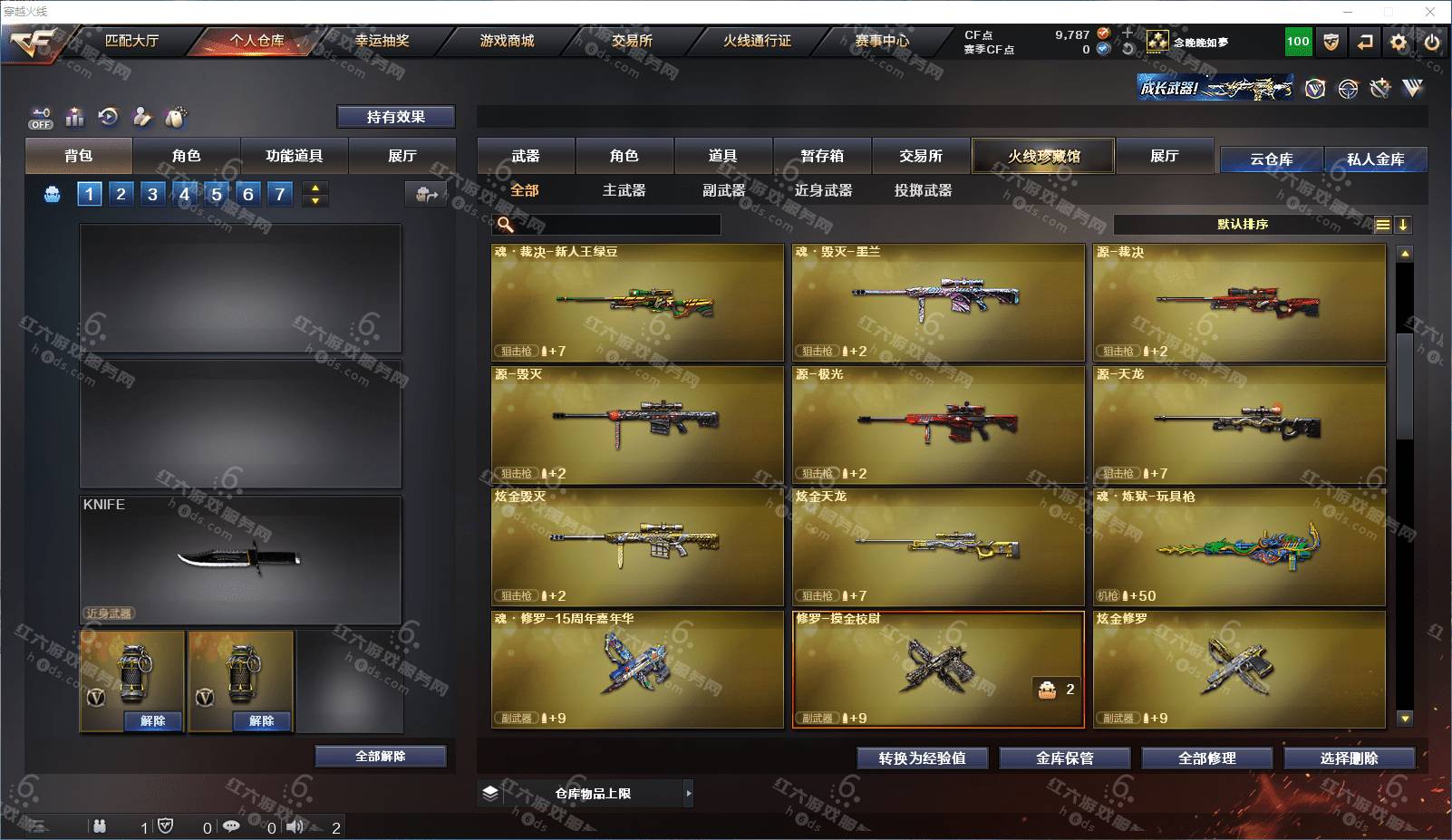
Task: Choose the 炫金天龙 sniper rifle
Action: [938, 546]
